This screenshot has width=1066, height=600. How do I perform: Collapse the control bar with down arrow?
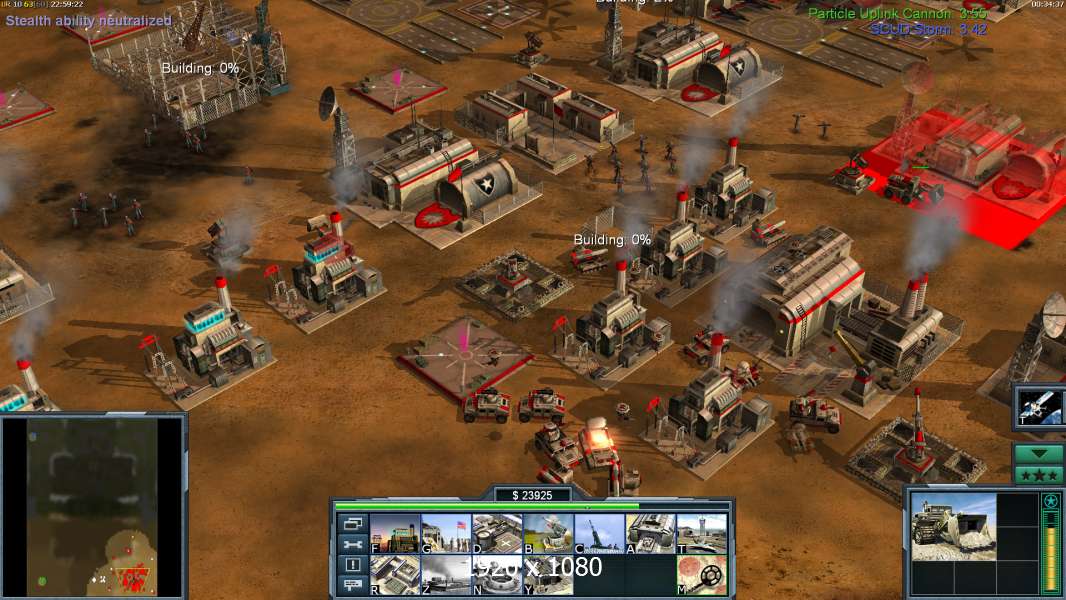[x=1039, y=453]
